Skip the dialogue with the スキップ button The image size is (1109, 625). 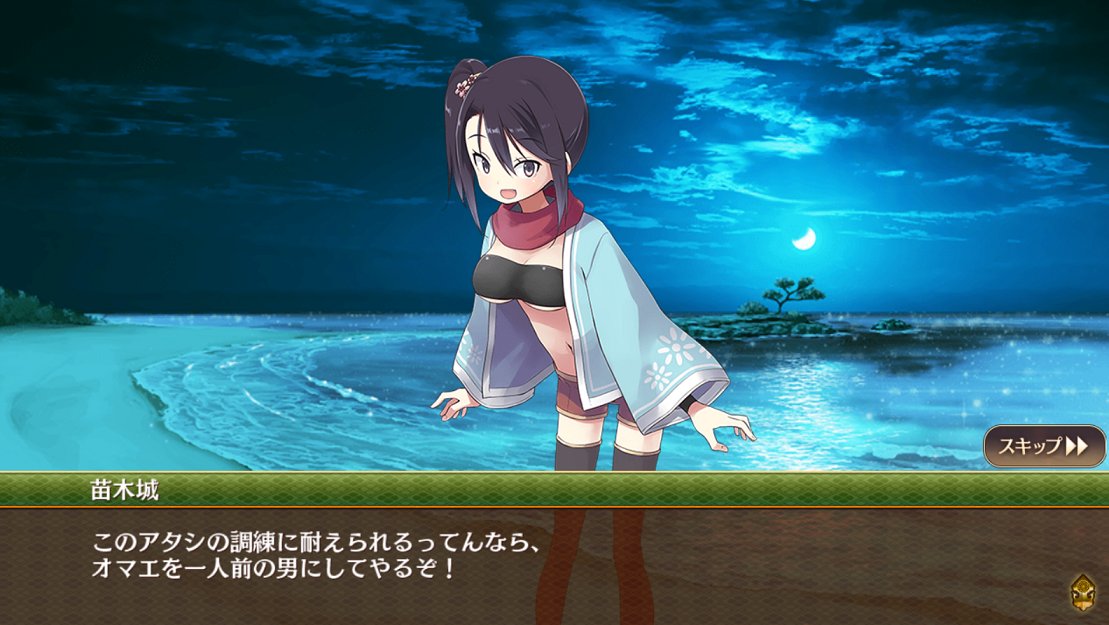point(1044,446)
